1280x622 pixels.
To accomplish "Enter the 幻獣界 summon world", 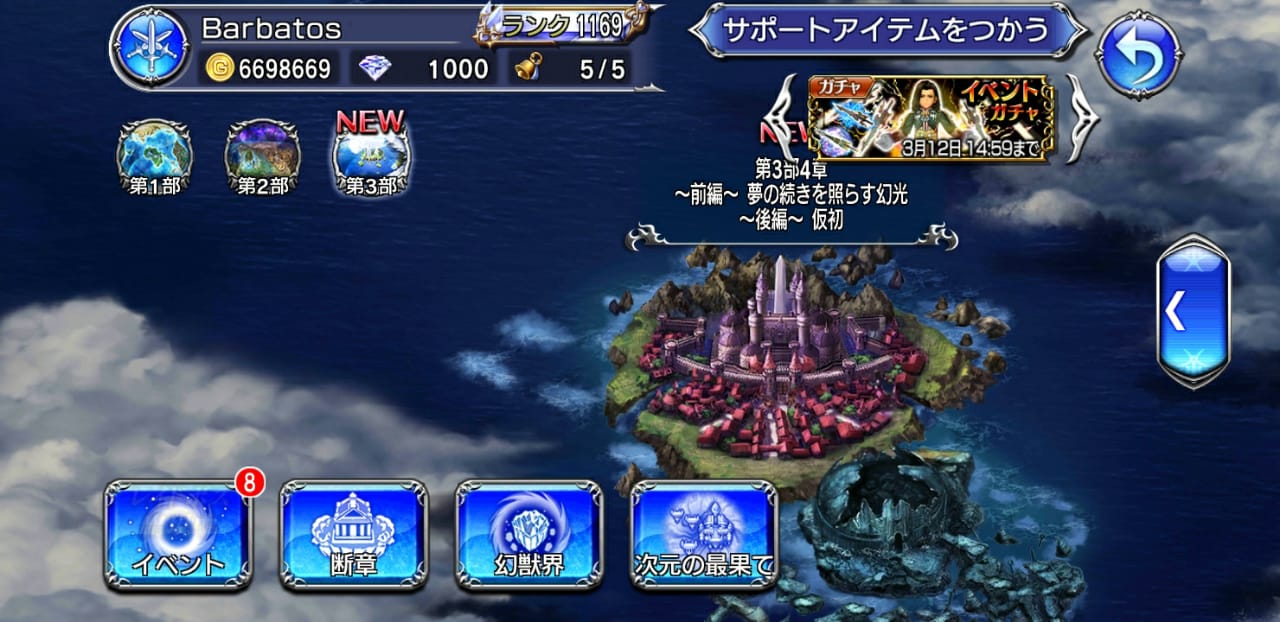I will pyautogui.click(x=529, y=535).
